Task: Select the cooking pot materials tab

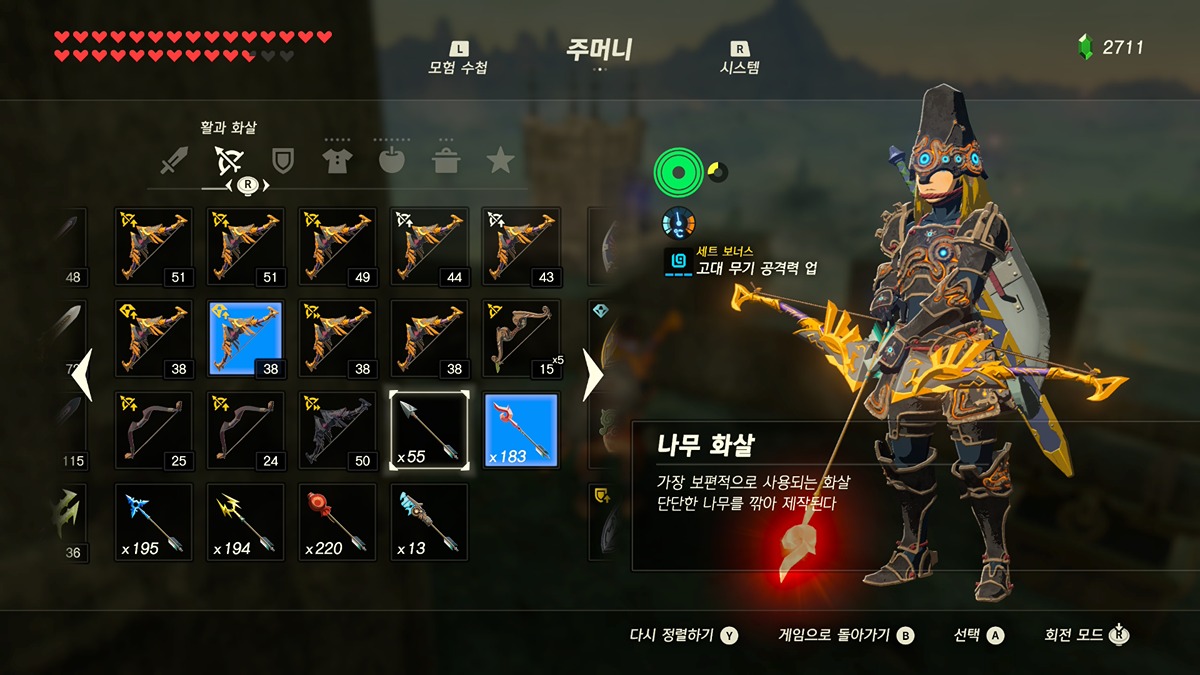Action: [446, 160]
